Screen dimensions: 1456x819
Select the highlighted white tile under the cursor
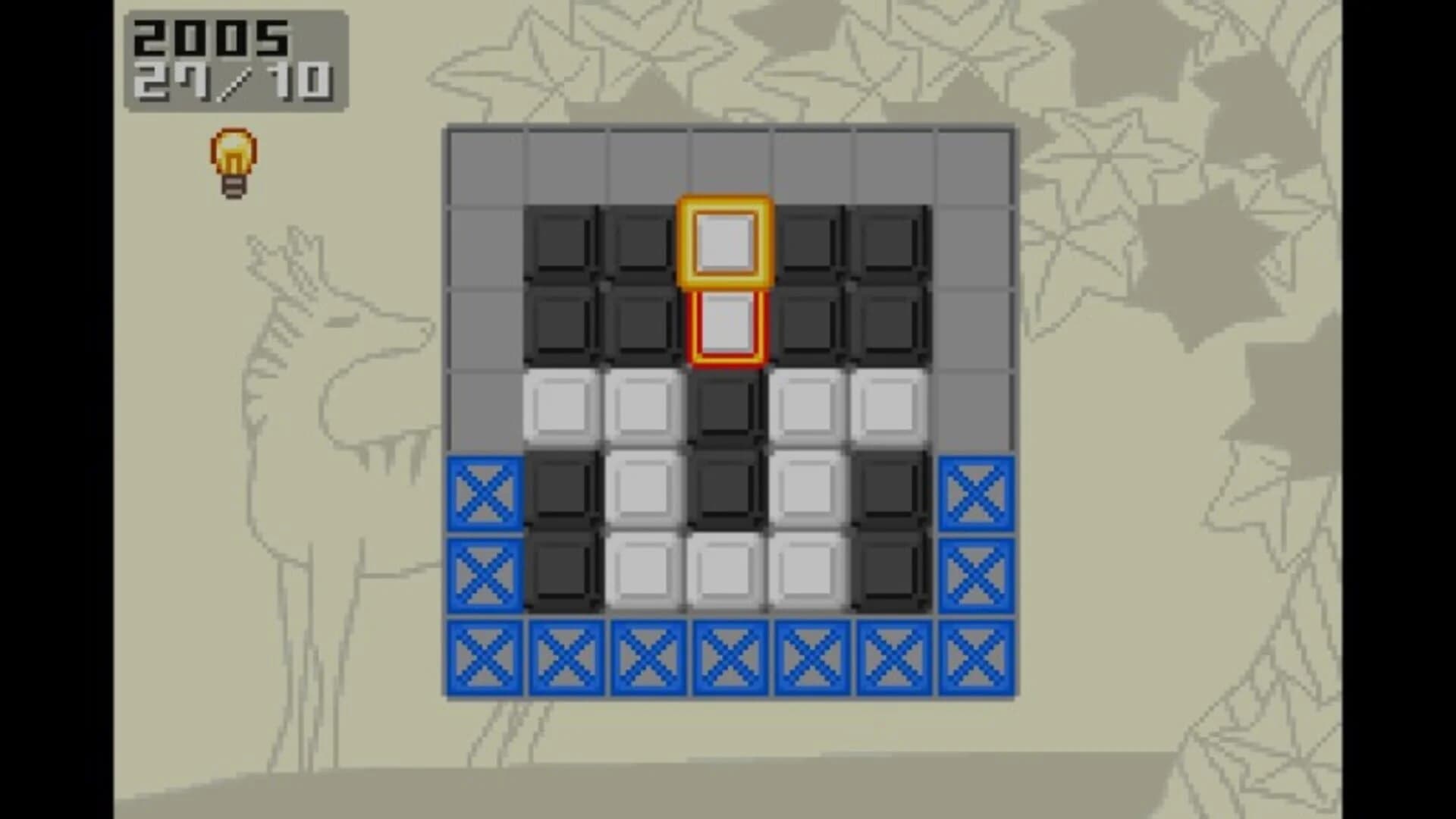724,322
